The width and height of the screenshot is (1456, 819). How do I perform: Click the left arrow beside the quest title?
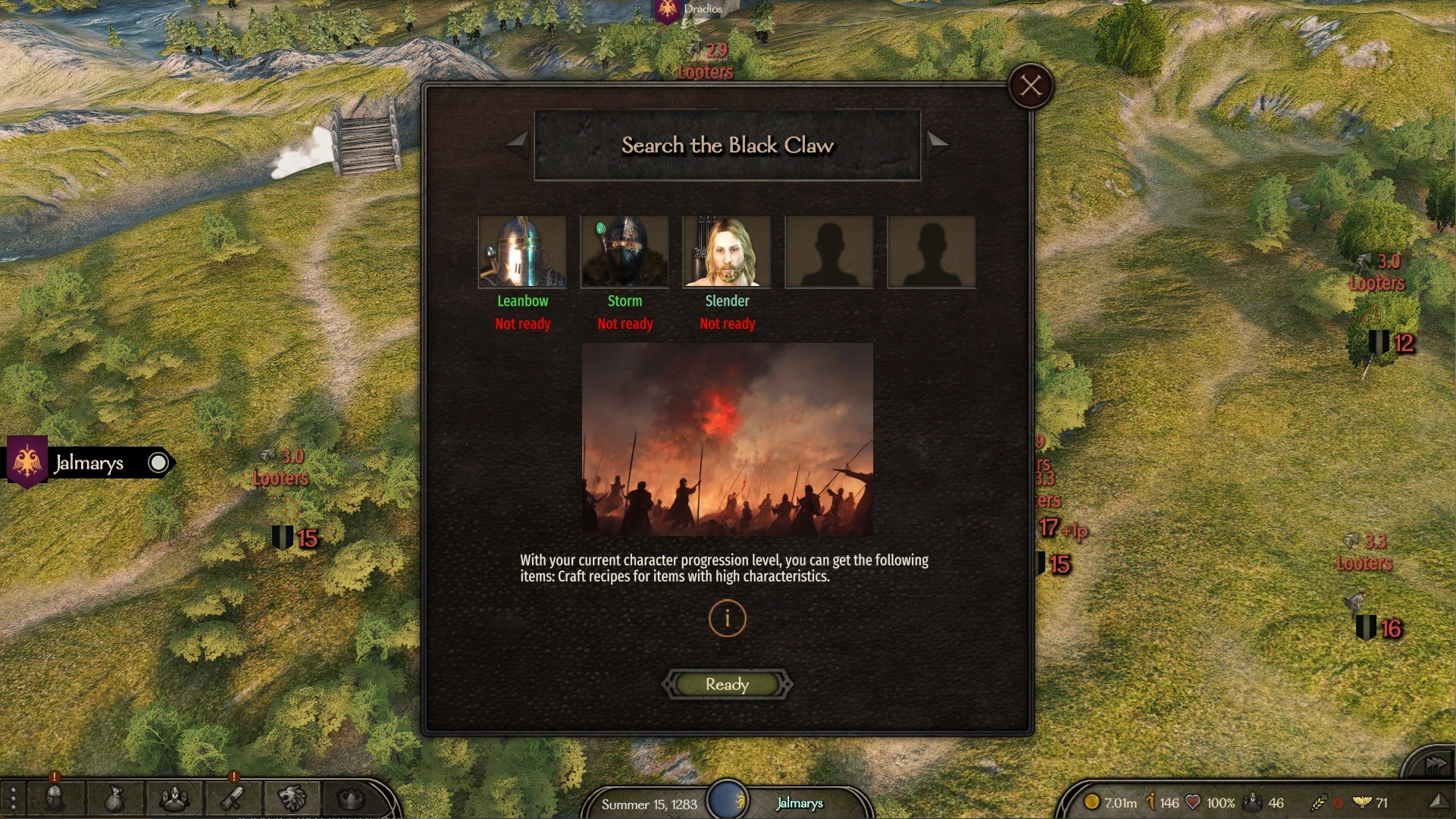[x=518, y=146]
